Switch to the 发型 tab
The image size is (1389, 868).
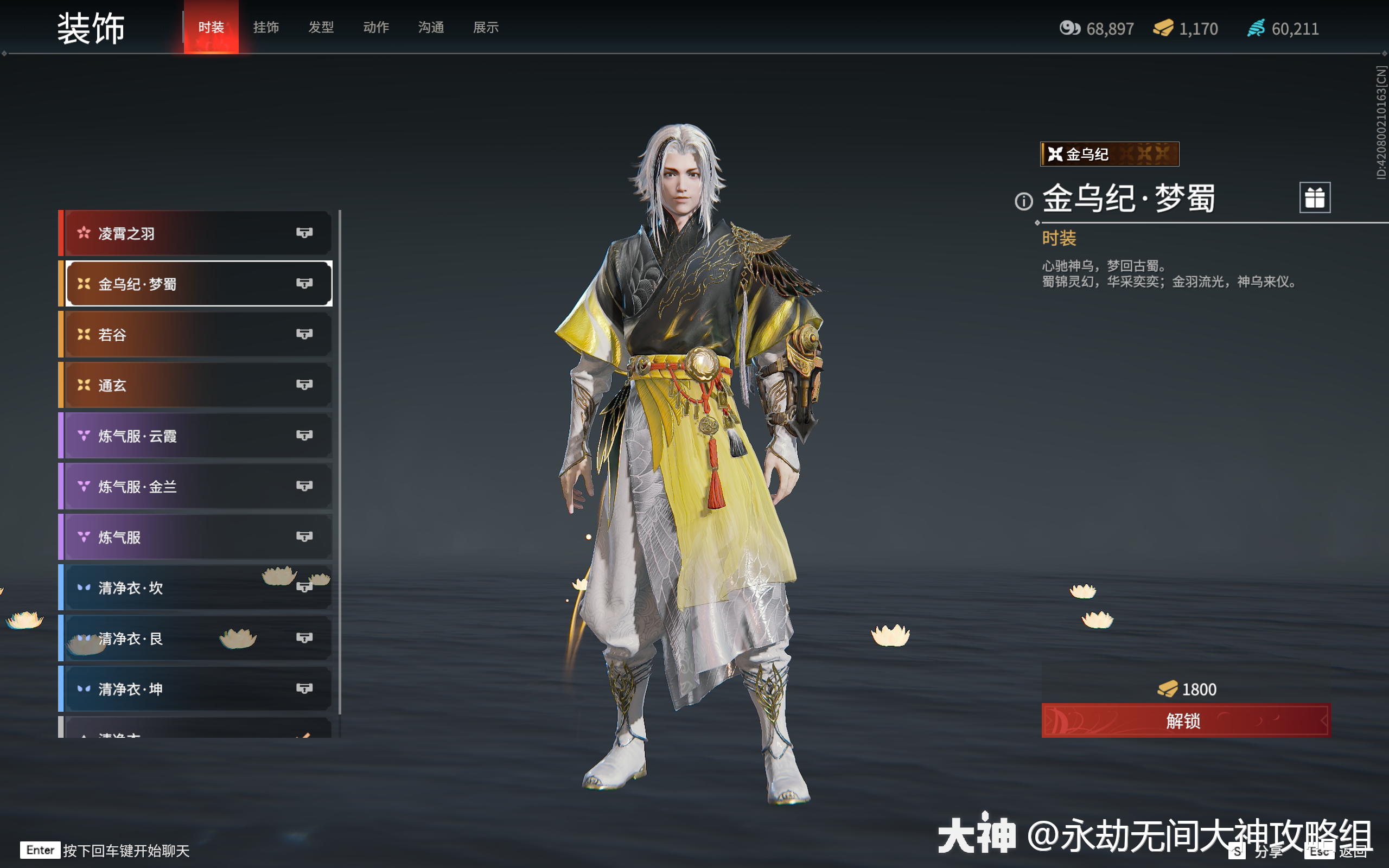tap(321, 28)
